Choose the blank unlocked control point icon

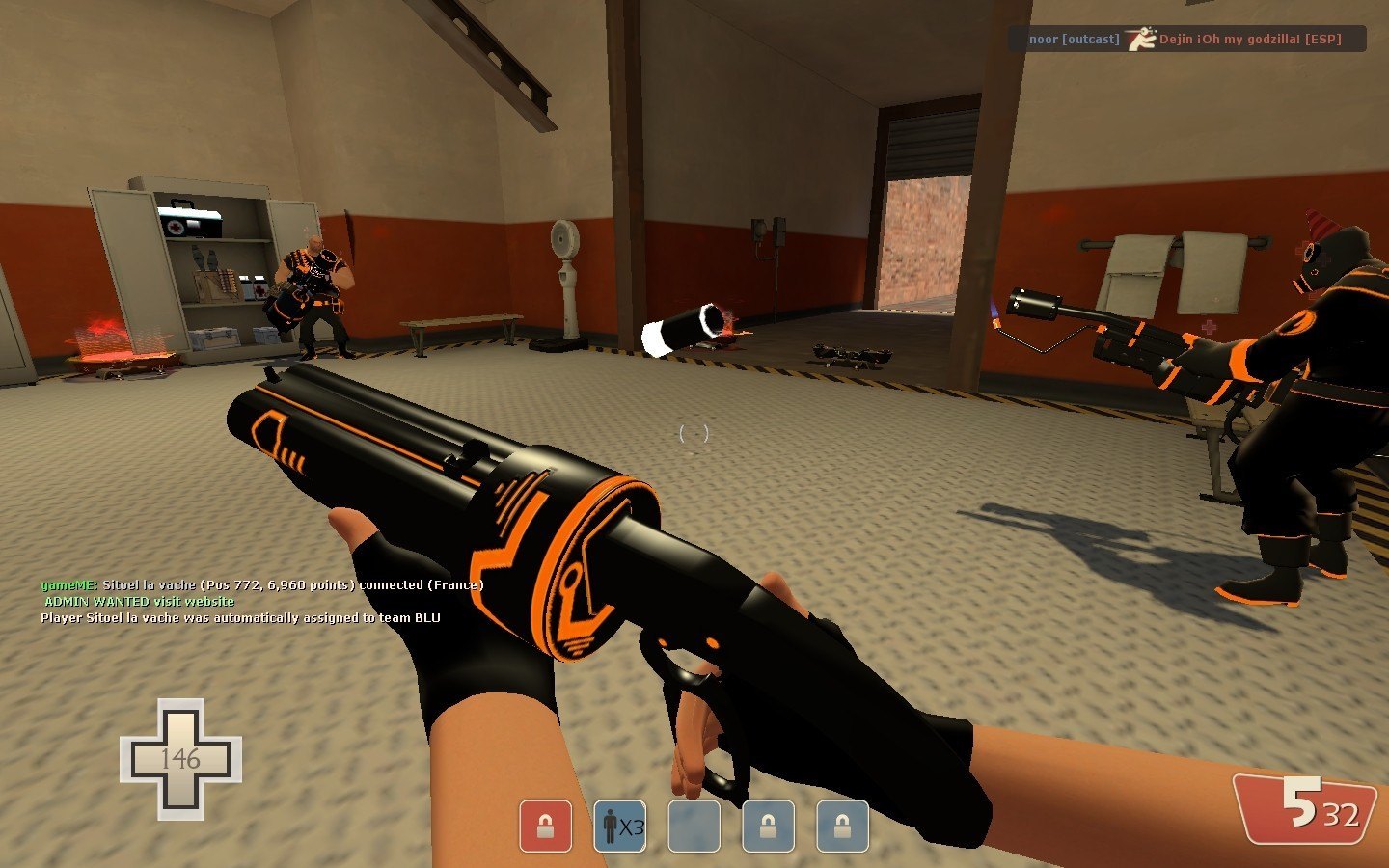pos(694,827)
